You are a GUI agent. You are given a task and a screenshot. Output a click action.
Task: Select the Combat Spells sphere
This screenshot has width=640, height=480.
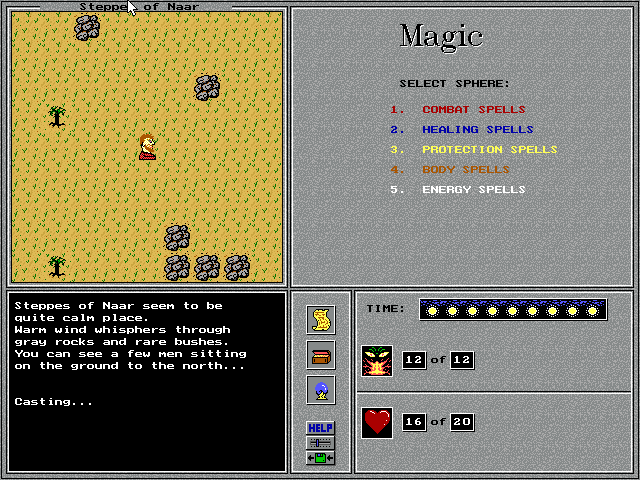pyautogui.click(x=473, y=110)
